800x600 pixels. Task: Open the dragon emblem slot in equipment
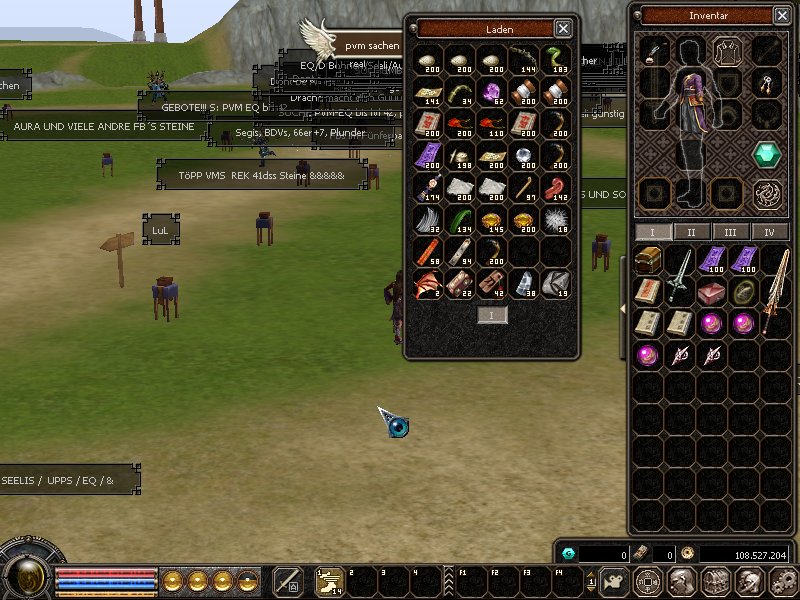(x=767, y=192)
